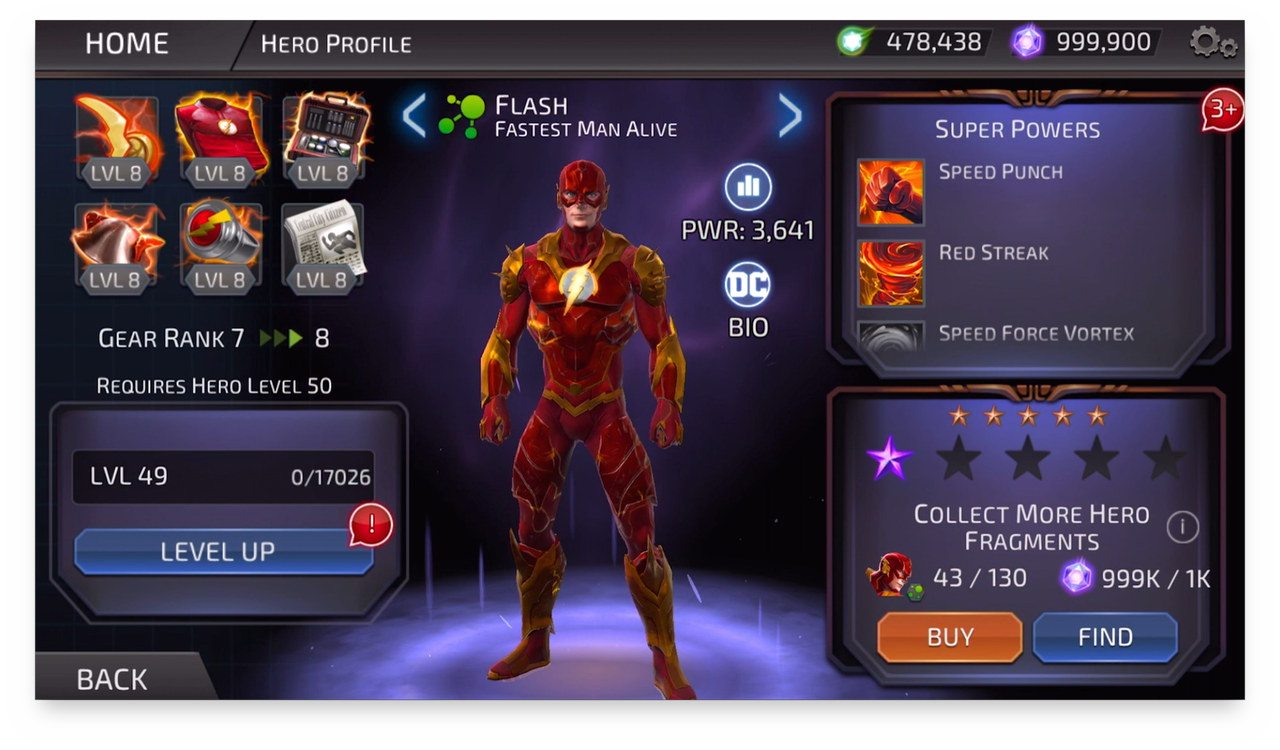The height and width of the screenshot is (750, 1280).
Task: Open the DC Bio for Flash
Action: (x=748, y=286)
